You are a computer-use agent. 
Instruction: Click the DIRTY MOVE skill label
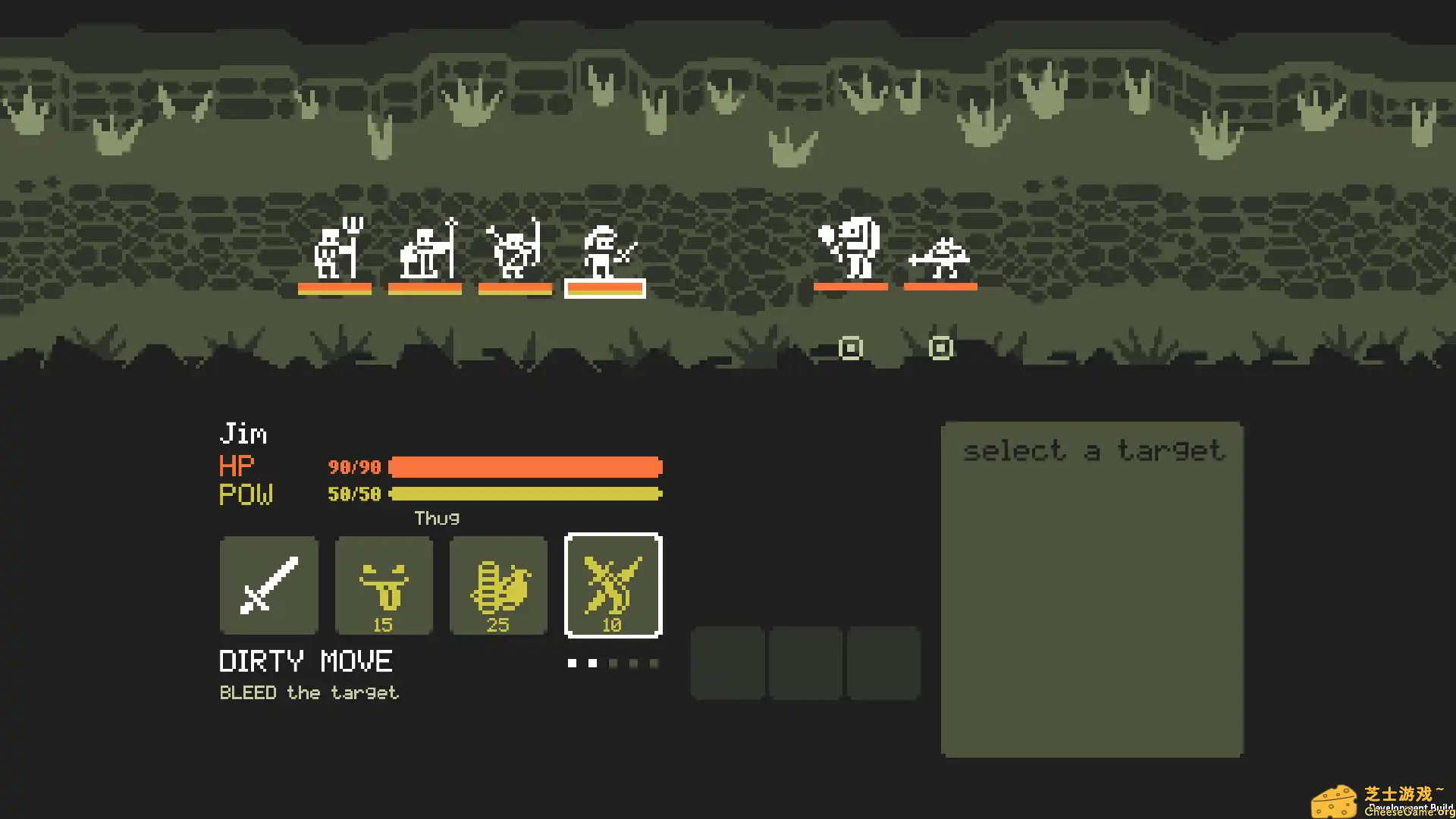click(x=305, y=661)
